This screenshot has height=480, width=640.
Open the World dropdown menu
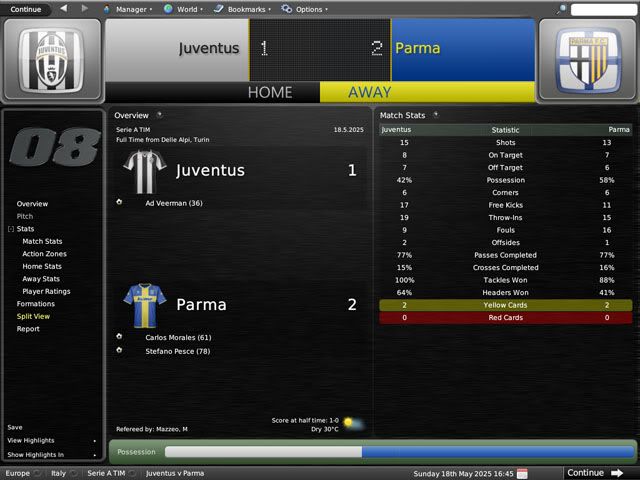point(182,9)
